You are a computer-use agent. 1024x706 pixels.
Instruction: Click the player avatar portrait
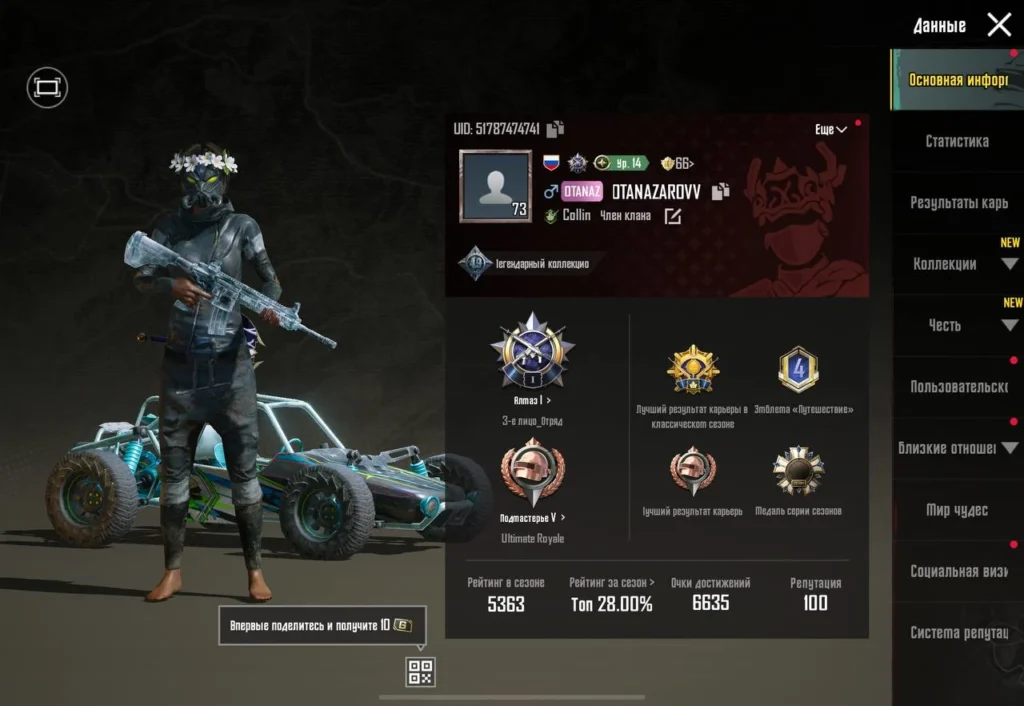[495, 186]
